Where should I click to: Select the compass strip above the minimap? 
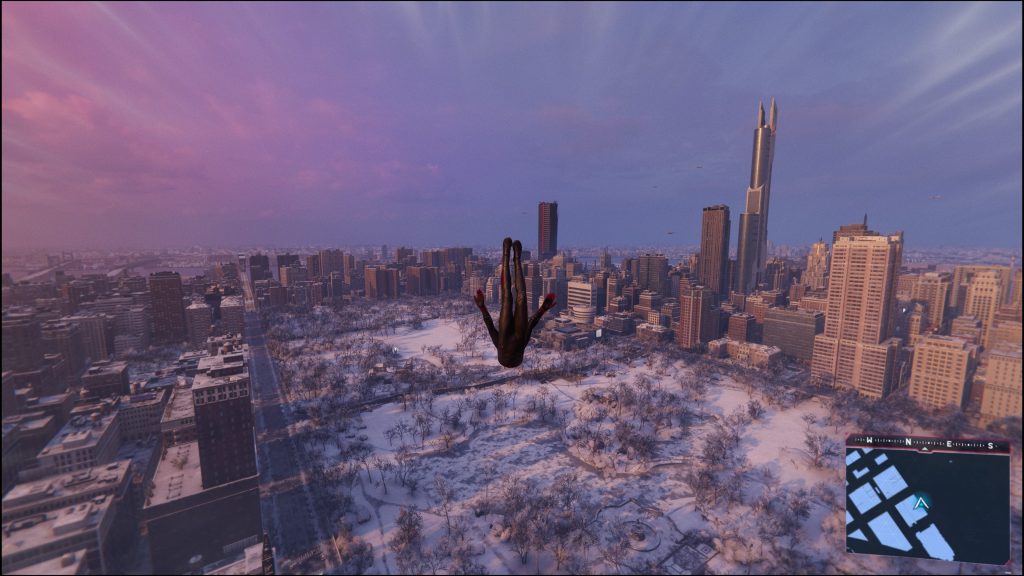[926, 441]
